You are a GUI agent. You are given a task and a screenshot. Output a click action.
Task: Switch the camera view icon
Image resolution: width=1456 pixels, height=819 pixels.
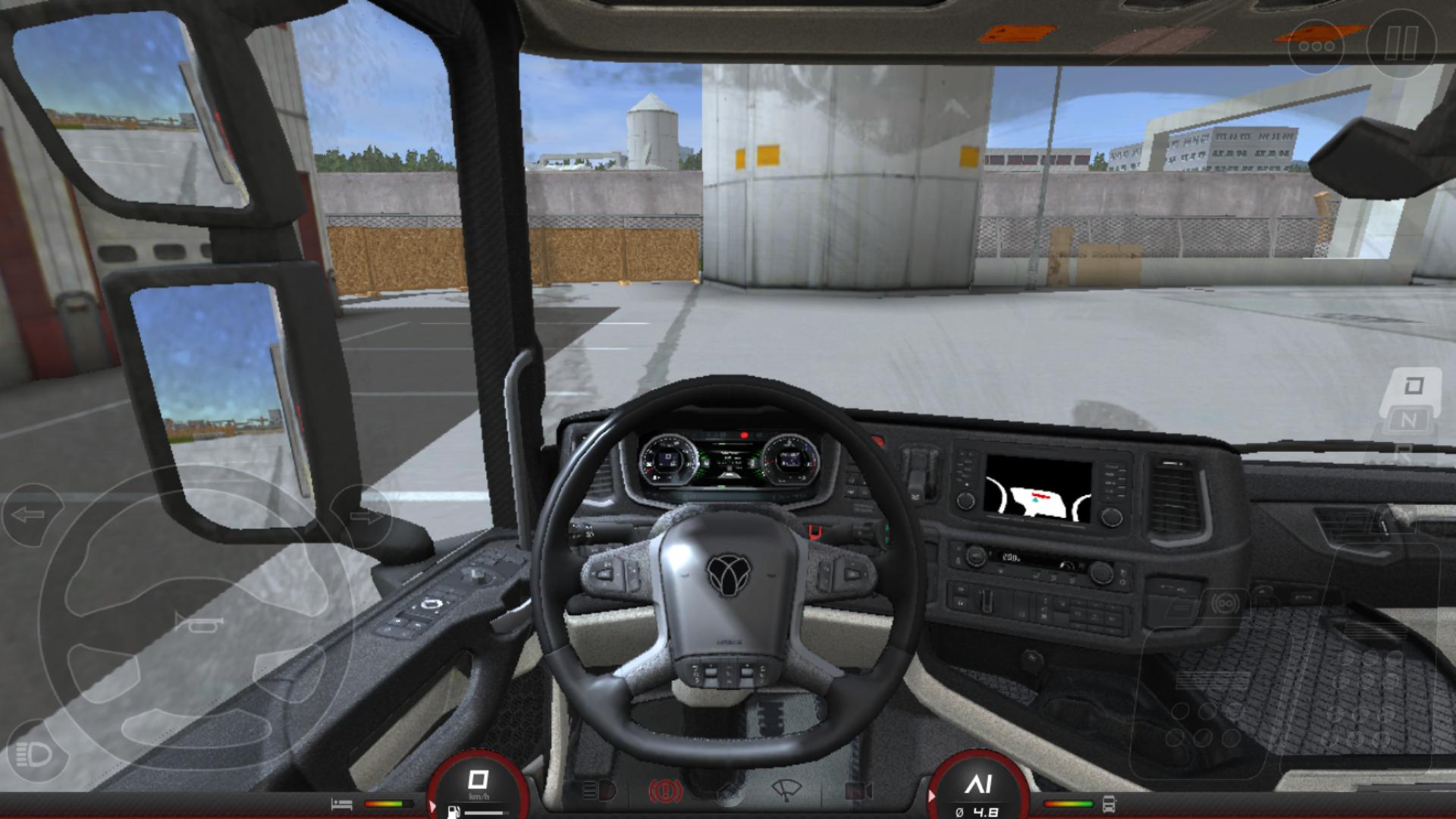[x=858, y=792]
